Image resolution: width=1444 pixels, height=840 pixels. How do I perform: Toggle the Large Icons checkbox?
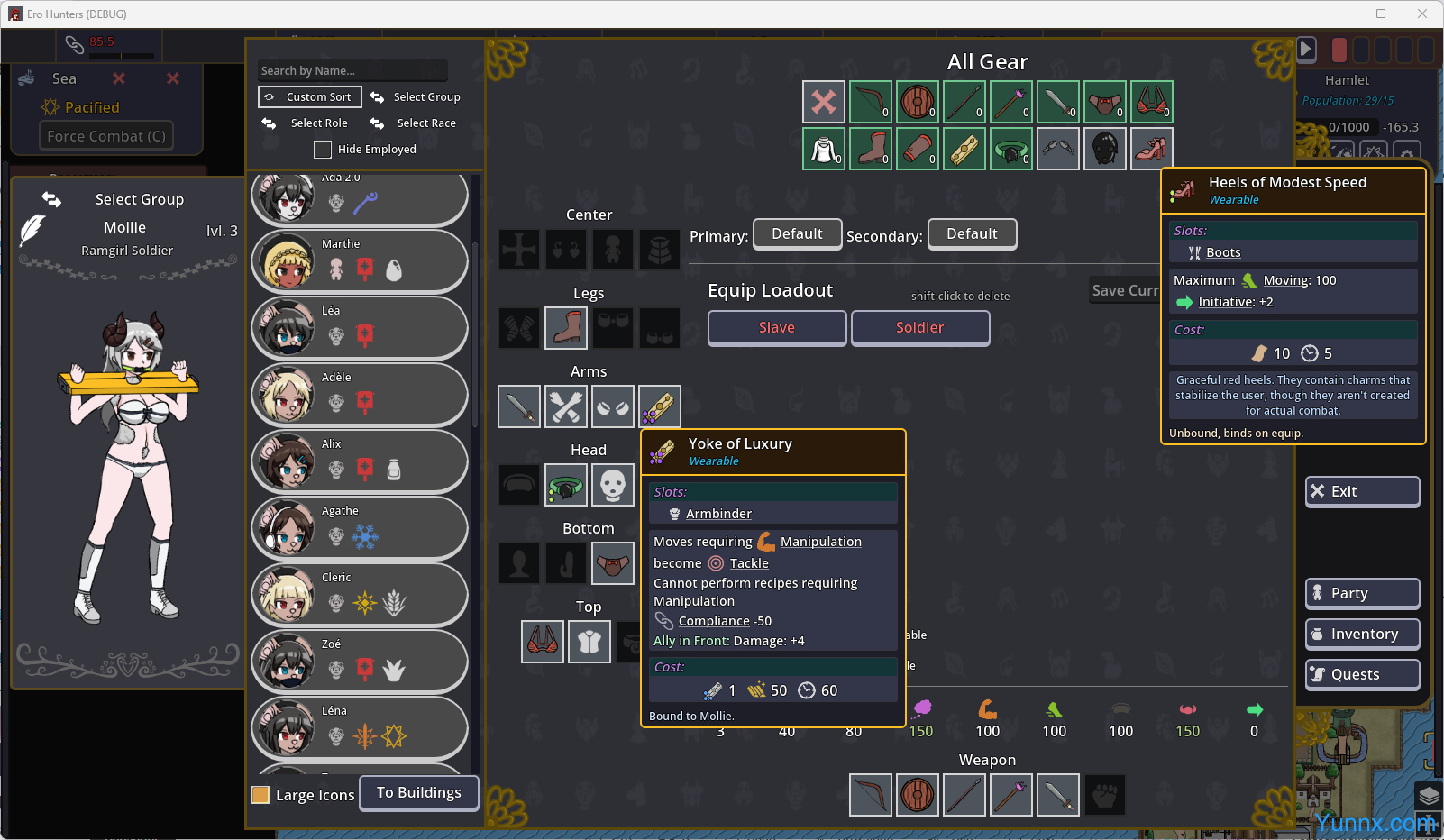pyautogui.click(x=260, y=795)
